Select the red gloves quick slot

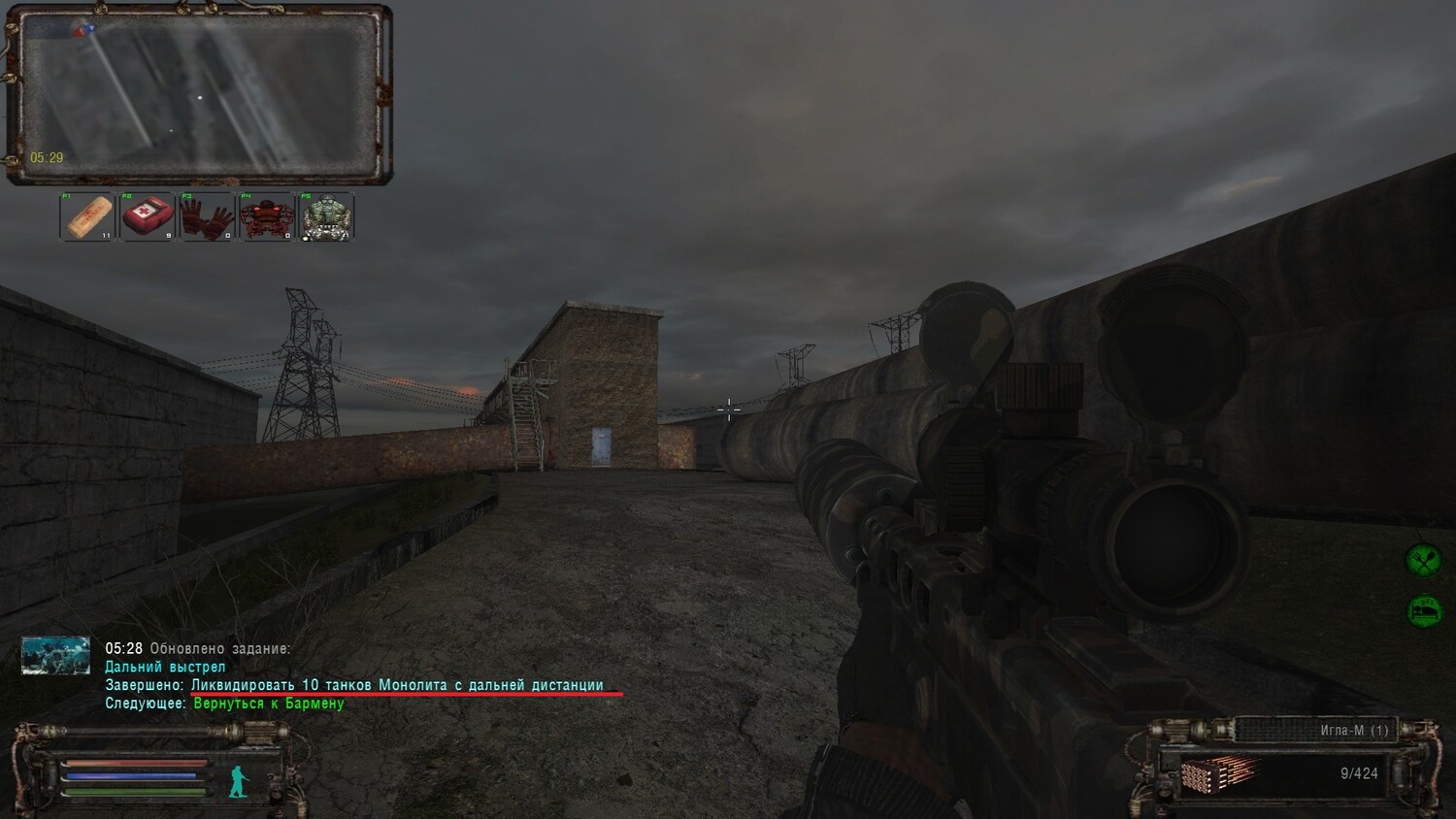[x=207, y=216]
